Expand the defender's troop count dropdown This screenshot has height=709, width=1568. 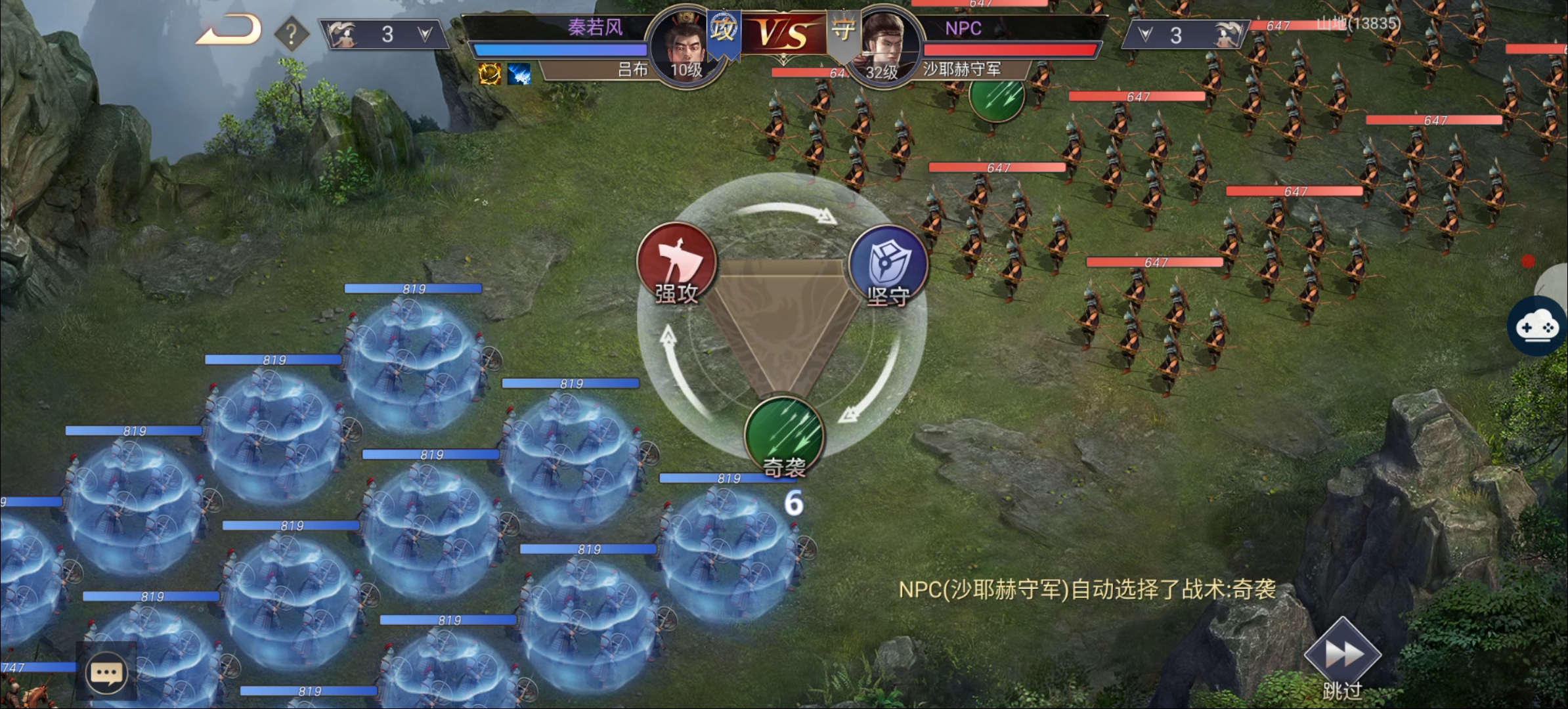[1146, 35]
